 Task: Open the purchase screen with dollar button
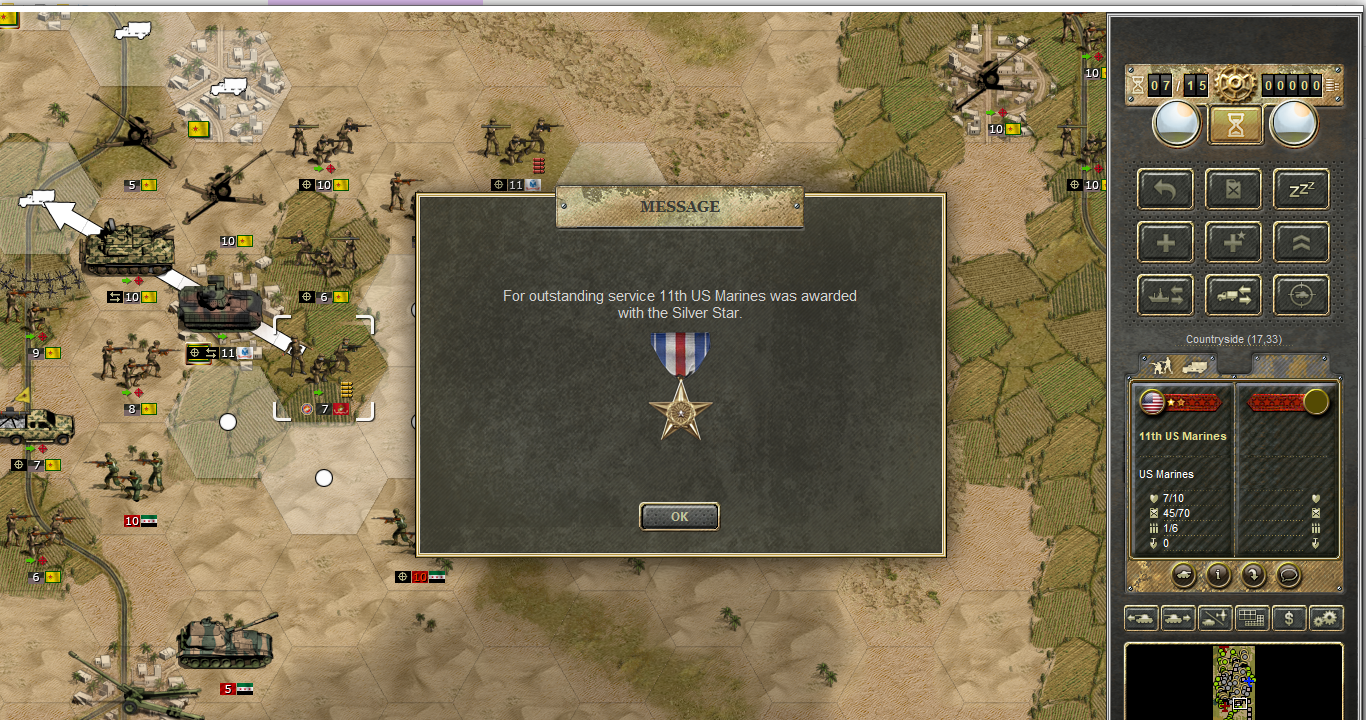tap(1289, 618)
